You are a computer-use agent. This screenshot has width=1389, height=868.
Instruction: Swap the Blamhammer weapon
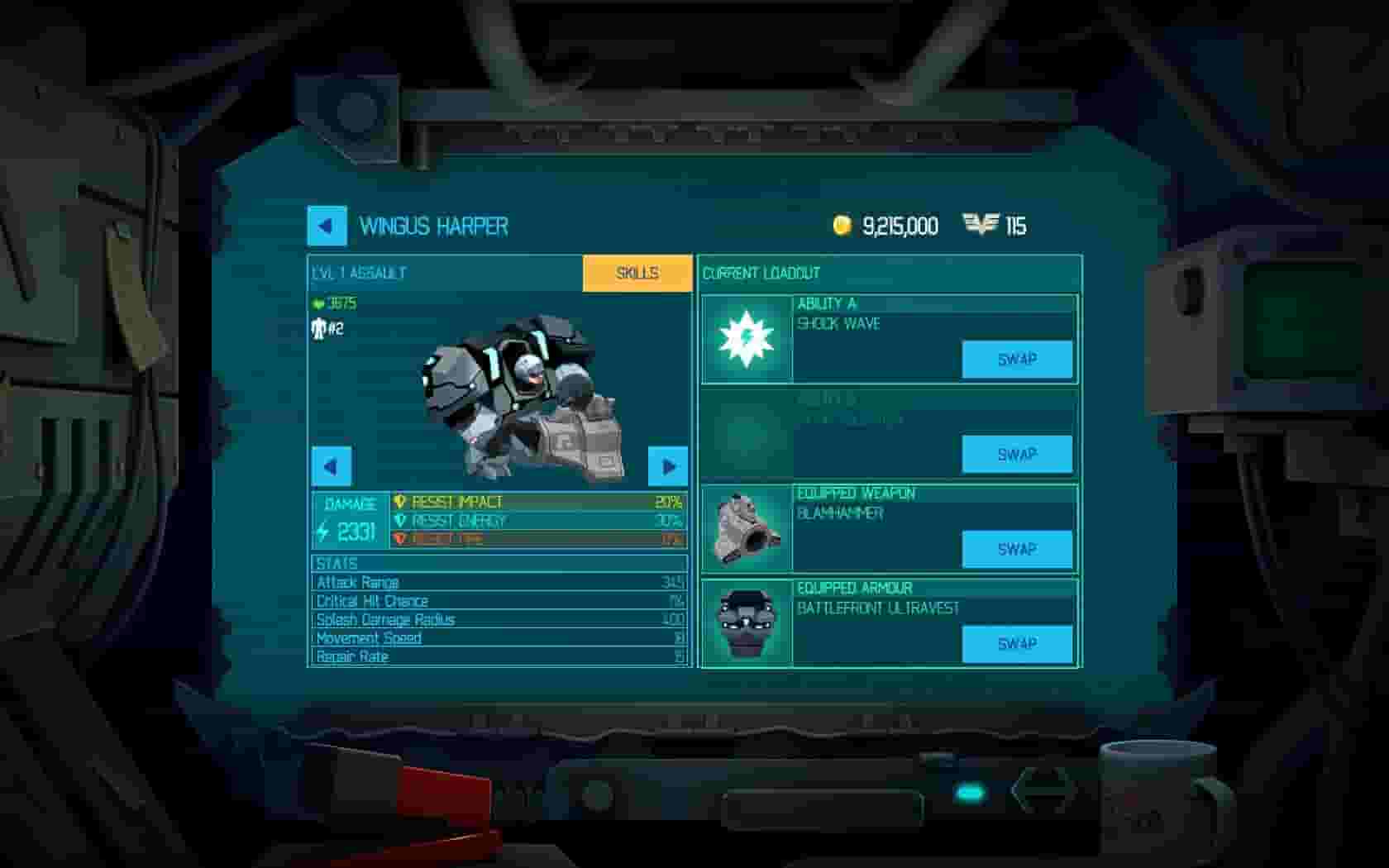(1018, 548)
